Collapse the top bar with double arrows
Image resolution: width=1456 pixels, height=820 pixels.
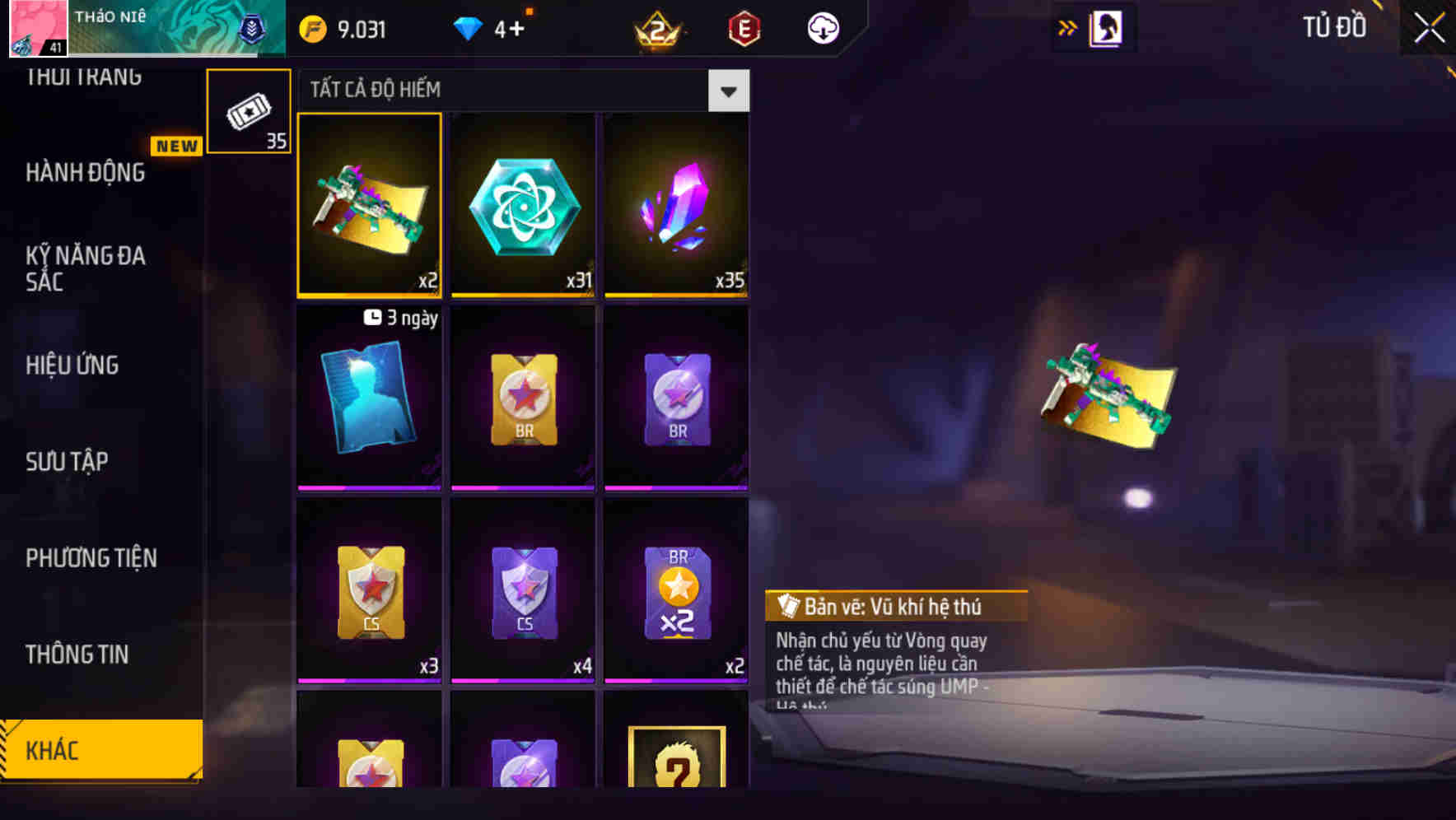coord(1066,26)
